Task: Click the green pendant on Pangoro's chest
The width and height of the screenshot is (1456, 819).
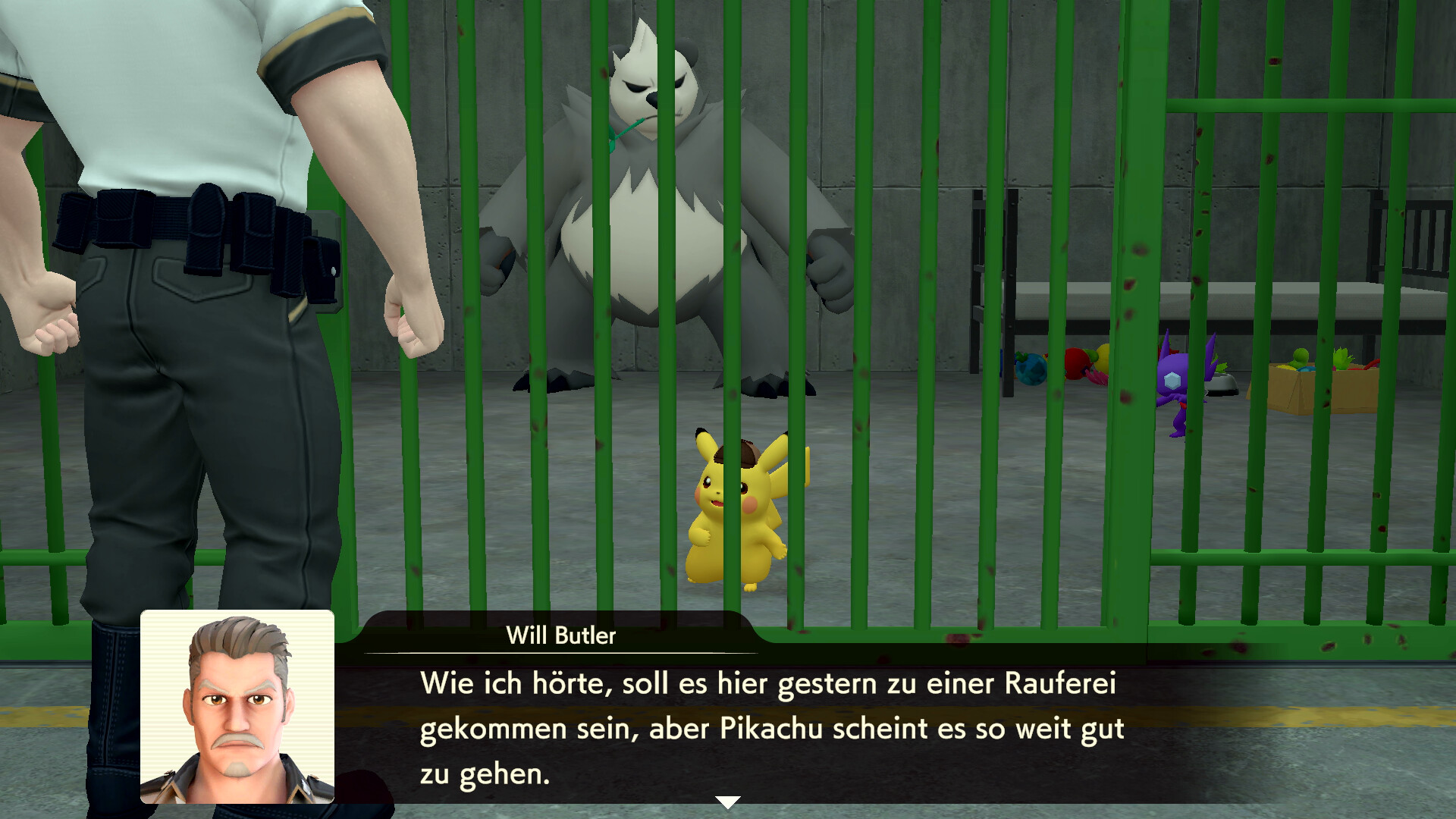Action: point(623,130)
